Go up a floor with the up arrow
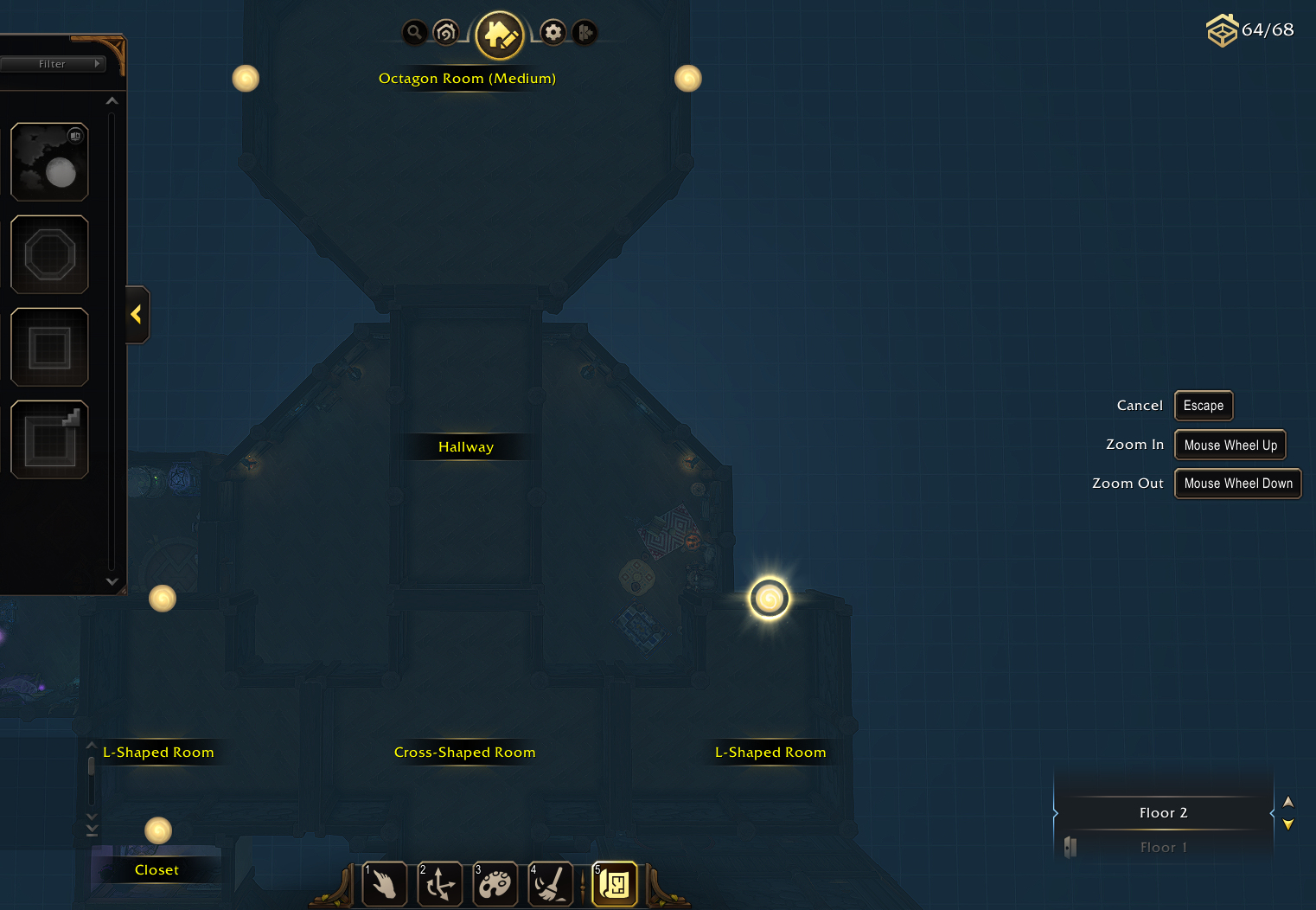The image size is (1316, 910). (1288, 802)
